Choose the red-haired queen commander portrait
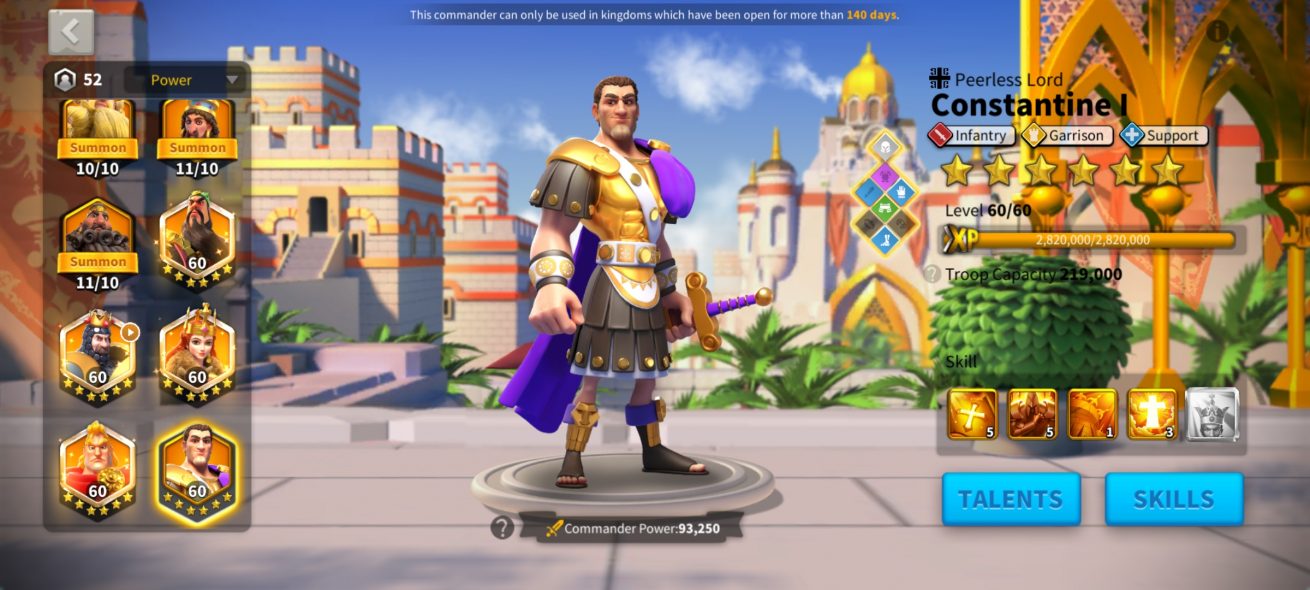 [x=197, y=355]
